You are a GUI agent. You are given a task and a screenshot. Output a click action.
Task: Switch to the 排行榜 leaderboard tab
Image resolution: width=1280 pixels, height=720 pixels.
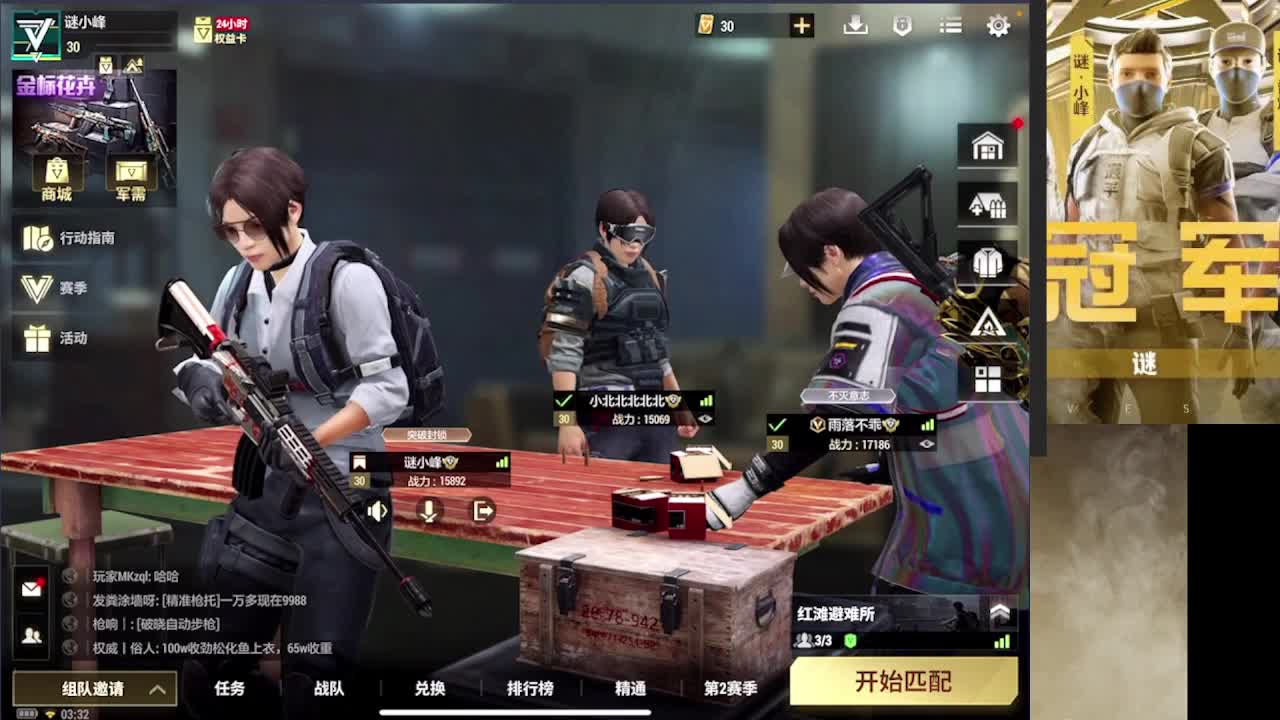tap(531, 689)
